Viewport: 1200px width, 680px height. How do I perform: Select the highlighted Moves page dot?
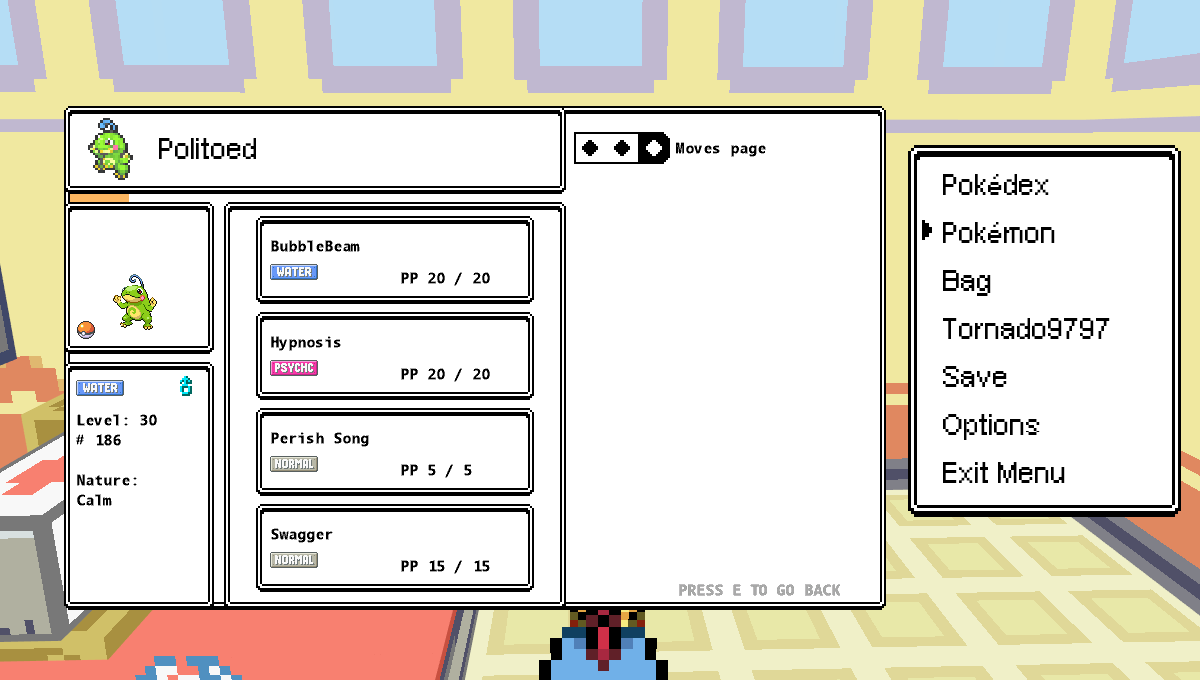[x=654, y=149]
